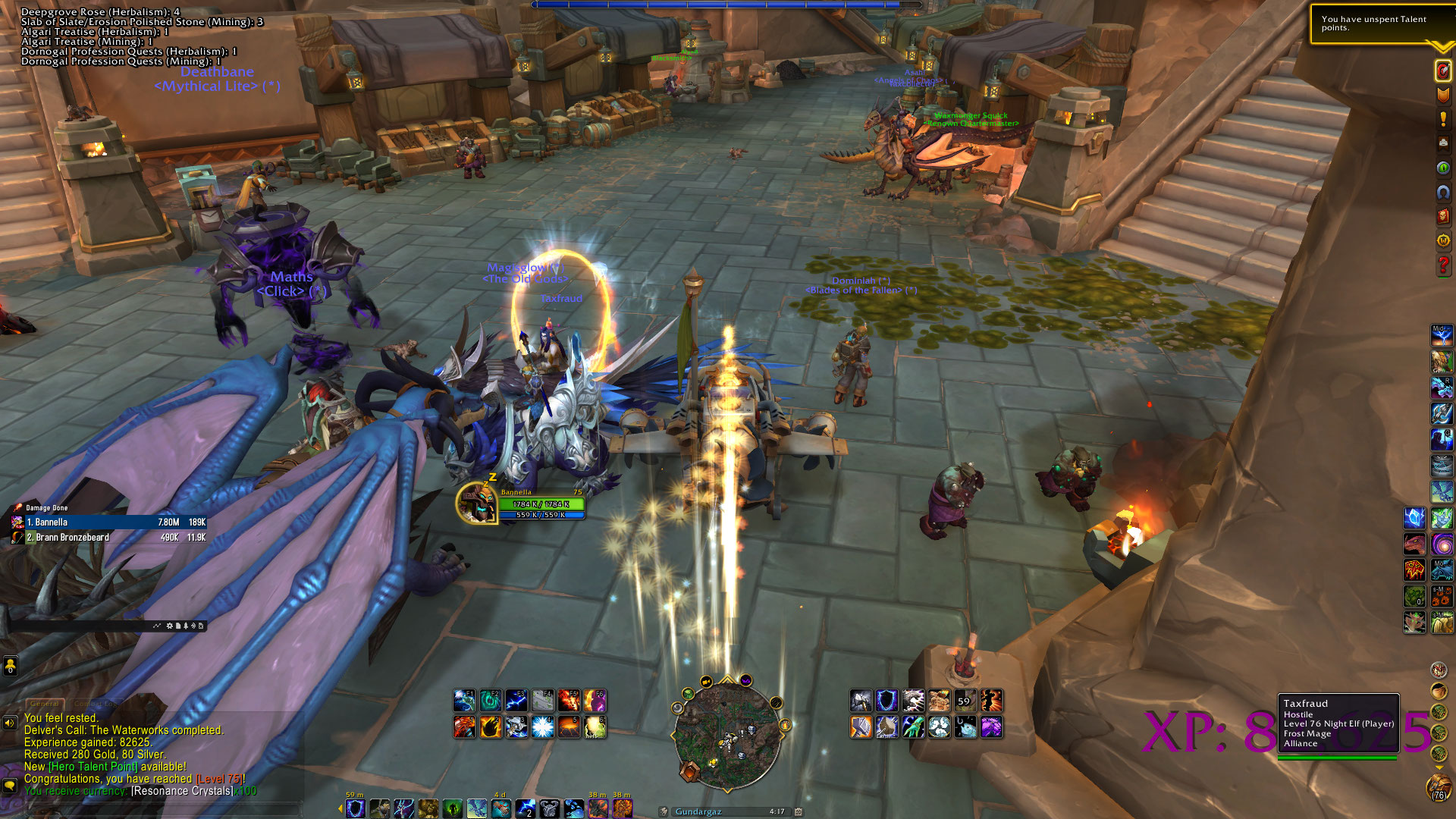Screen dimensions: 1456x819
Task: Activate the F1 action bar ability
Action: point(465,700)
